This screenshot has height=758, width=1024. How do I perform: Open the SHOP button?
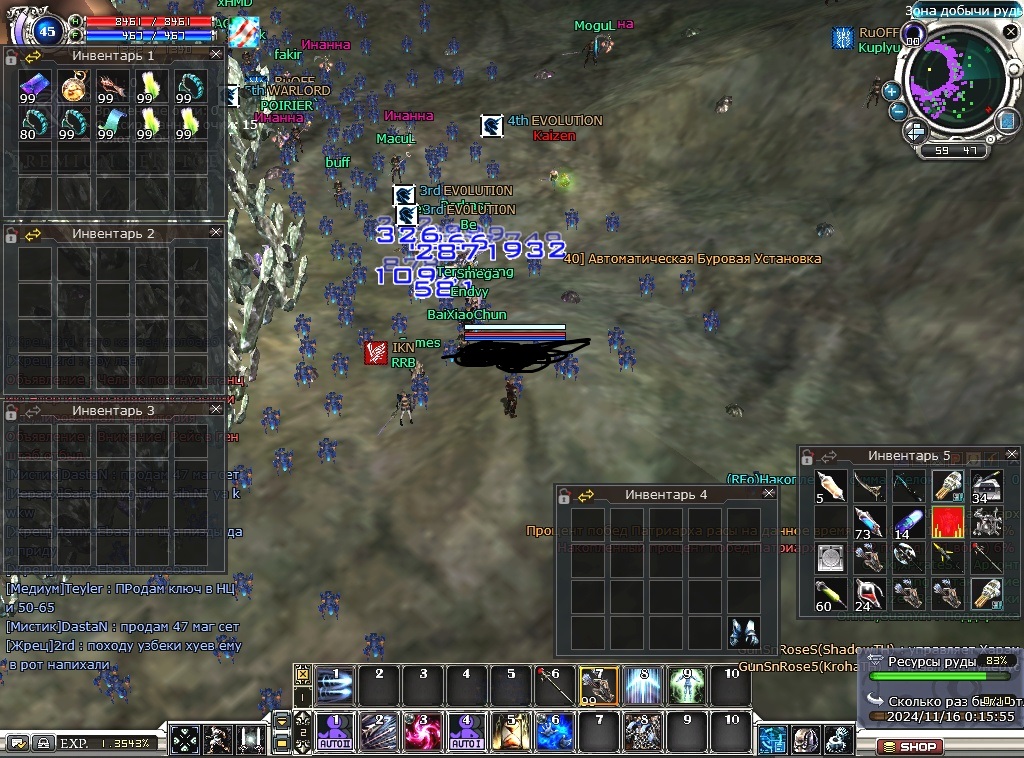[x=909, y=746]
